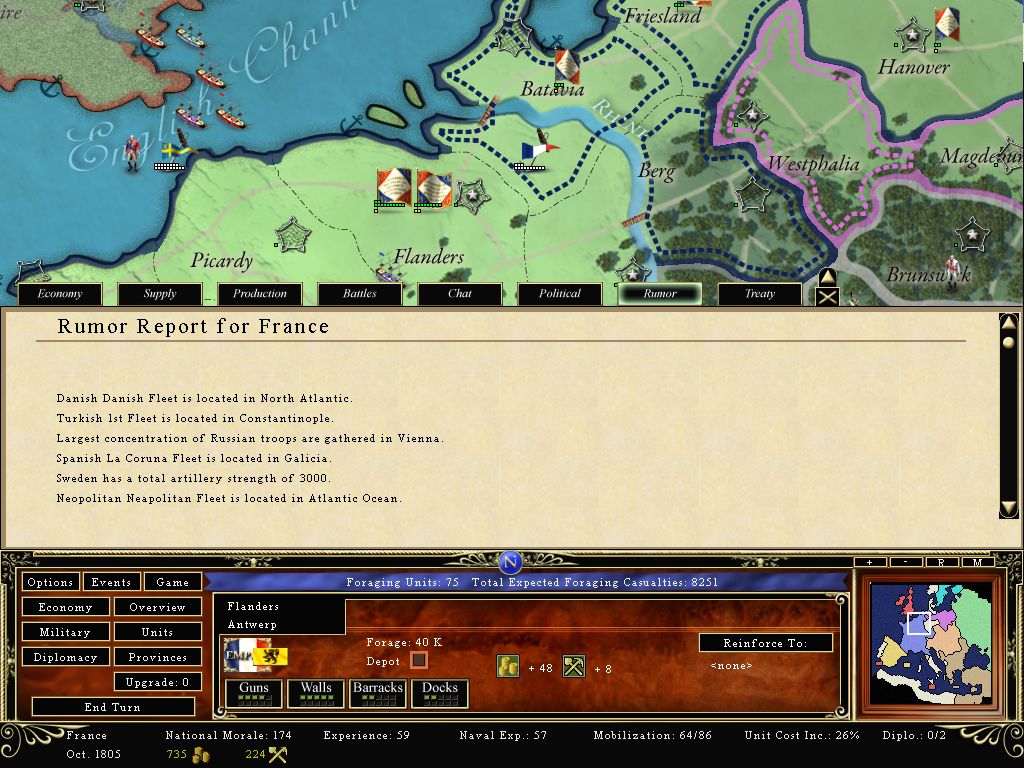Choose the Docks development button
Screen dimensions: 1024x768
[x=439, y=692]
